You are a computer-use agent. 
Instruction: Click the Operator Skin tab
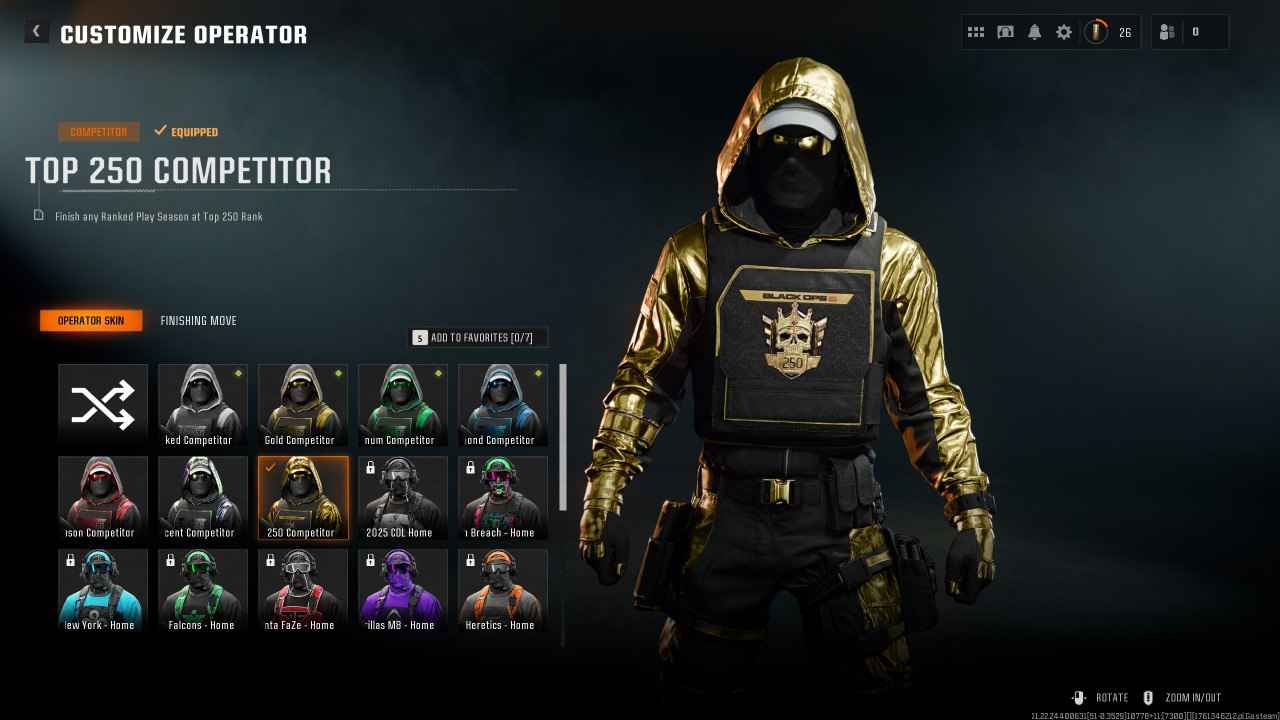[x=90, y=320]
